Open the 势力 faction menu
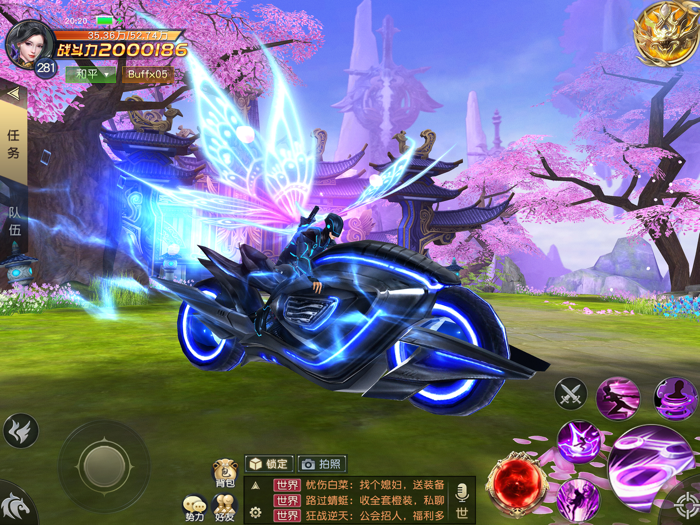The image size is (700, 525). click(x=194, y=508)
